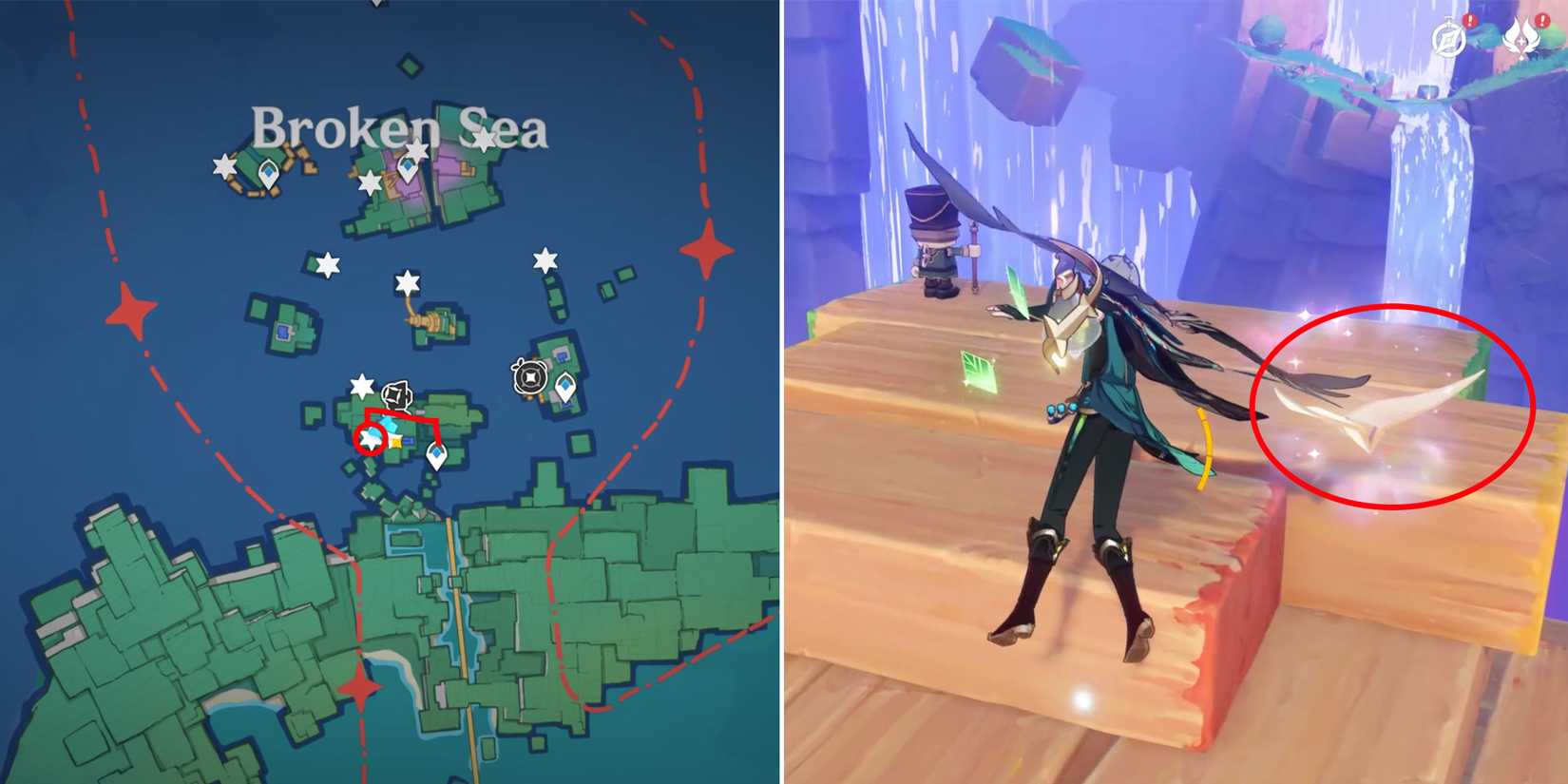1568x784 pixels.
Task: Select the waypoint marker on the chained northwest island
Action: pos(268,174)
